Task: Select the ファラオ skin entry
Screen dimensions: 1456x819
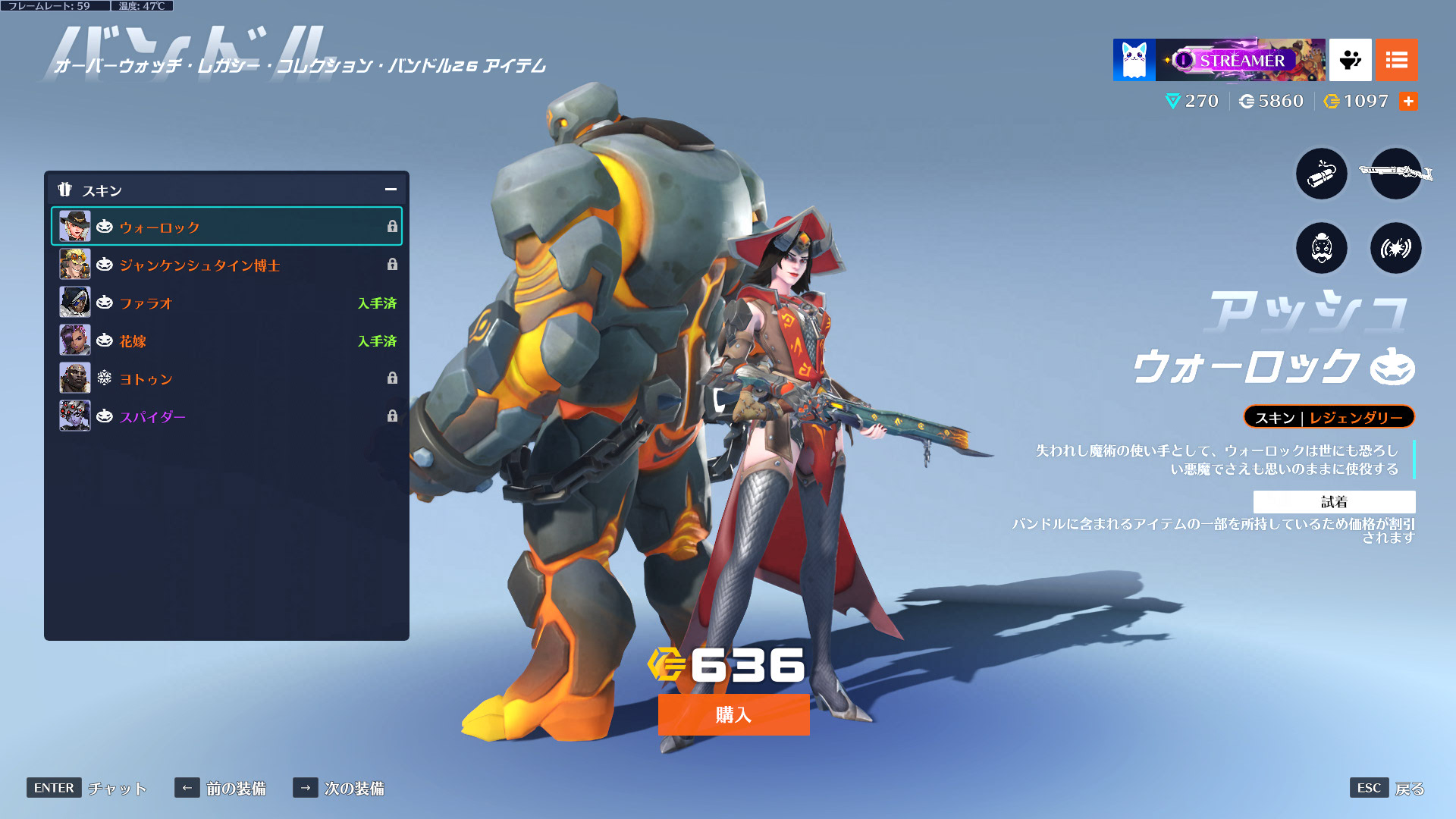Action: click(226, 303)
